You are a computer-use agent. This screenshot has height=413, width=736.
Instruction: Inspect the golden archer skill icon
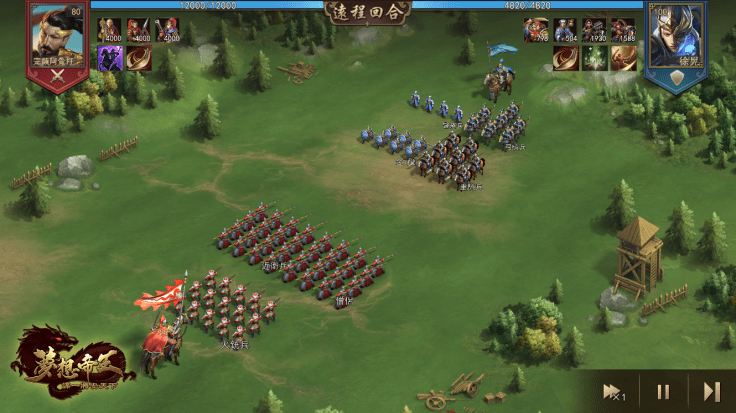(624, 58)
